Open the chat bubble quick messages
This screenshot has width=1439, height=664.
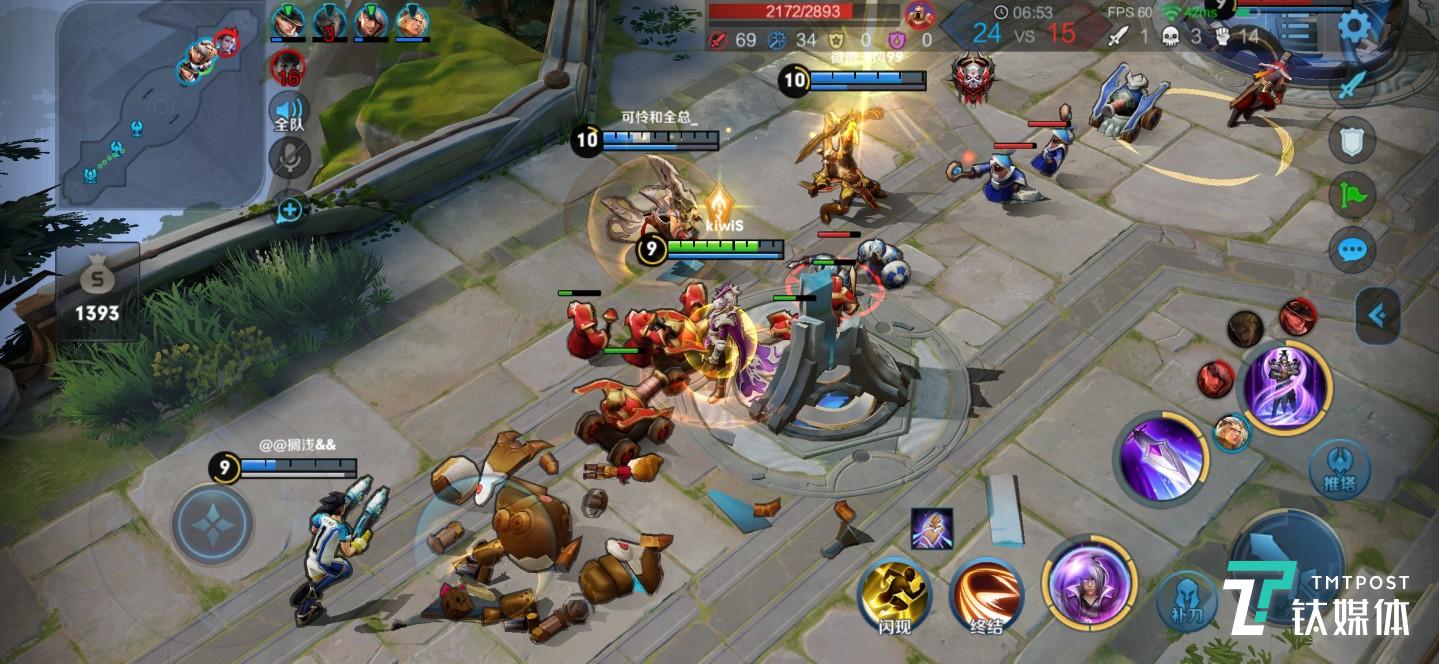click(x=1351, y=250)
